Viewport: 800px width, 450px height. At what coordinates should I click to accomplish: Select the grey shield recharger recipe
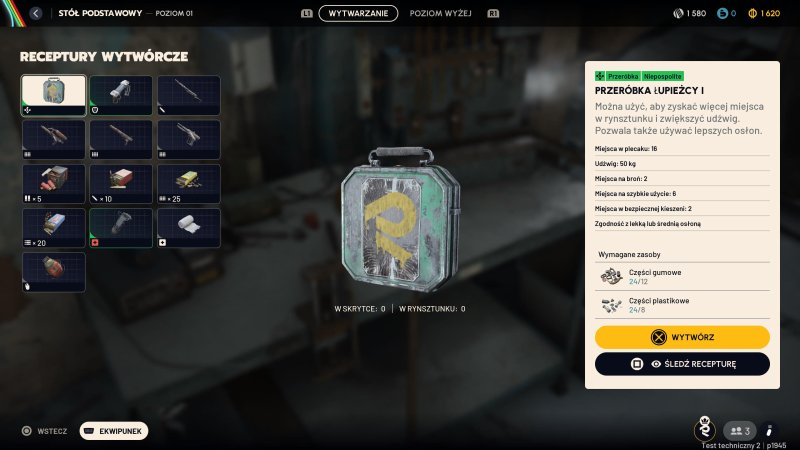(x=121, y=95)
